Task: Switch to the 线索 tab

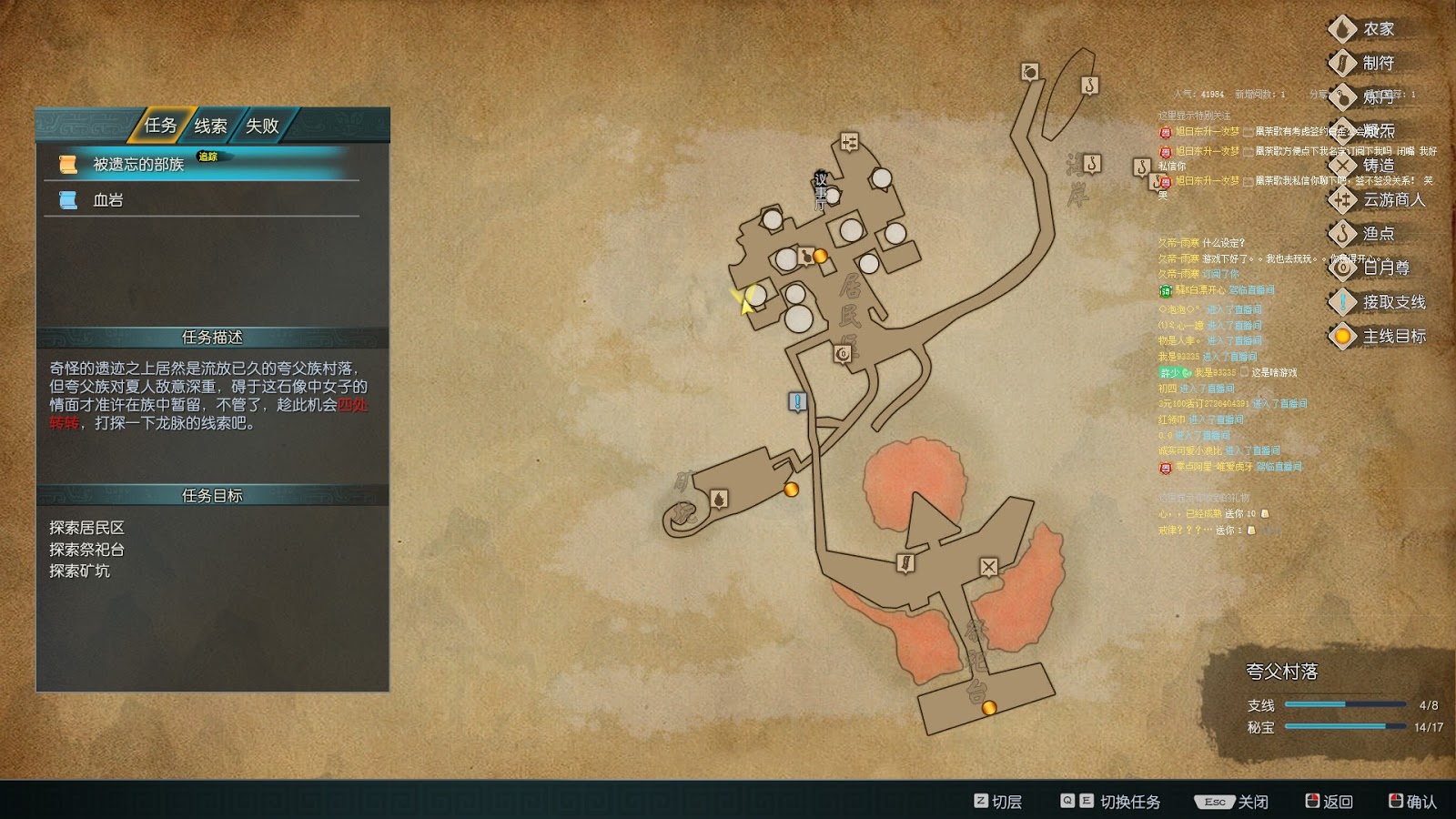Action: (210, 126)
